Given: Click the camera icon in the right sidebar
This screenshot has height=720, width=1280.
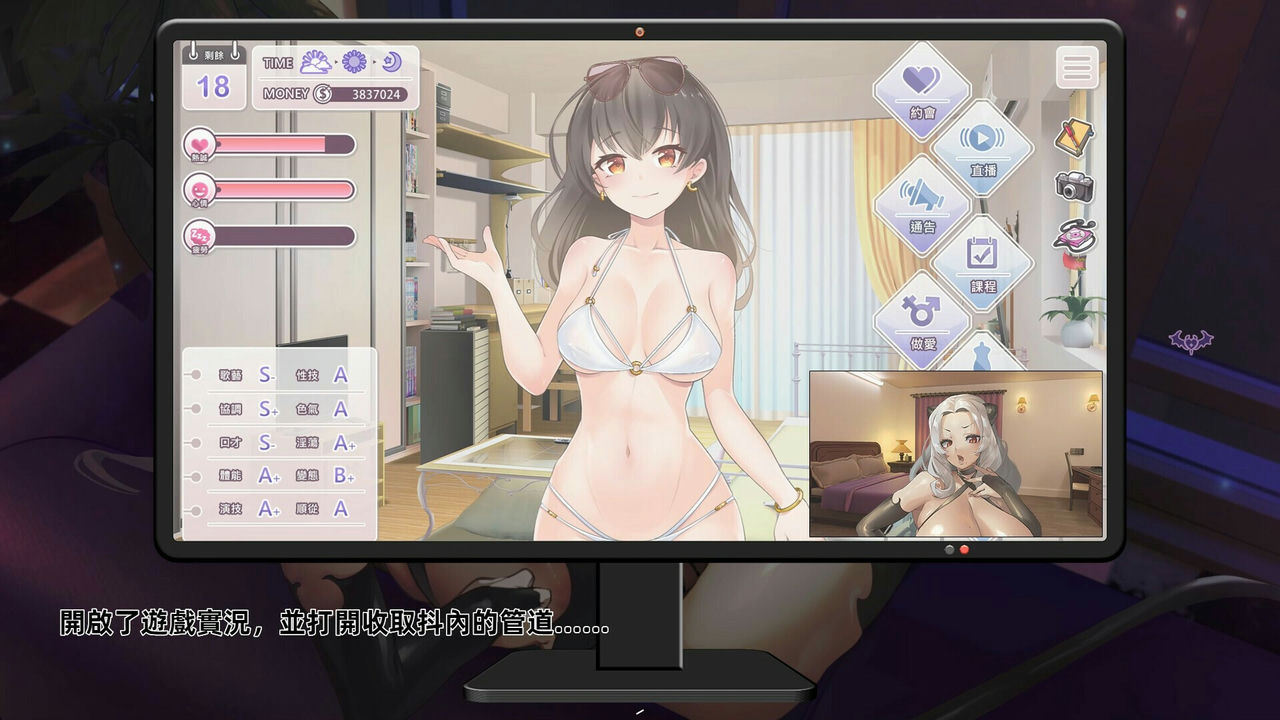Looking at the screenshot, I should coord(1072,188).
